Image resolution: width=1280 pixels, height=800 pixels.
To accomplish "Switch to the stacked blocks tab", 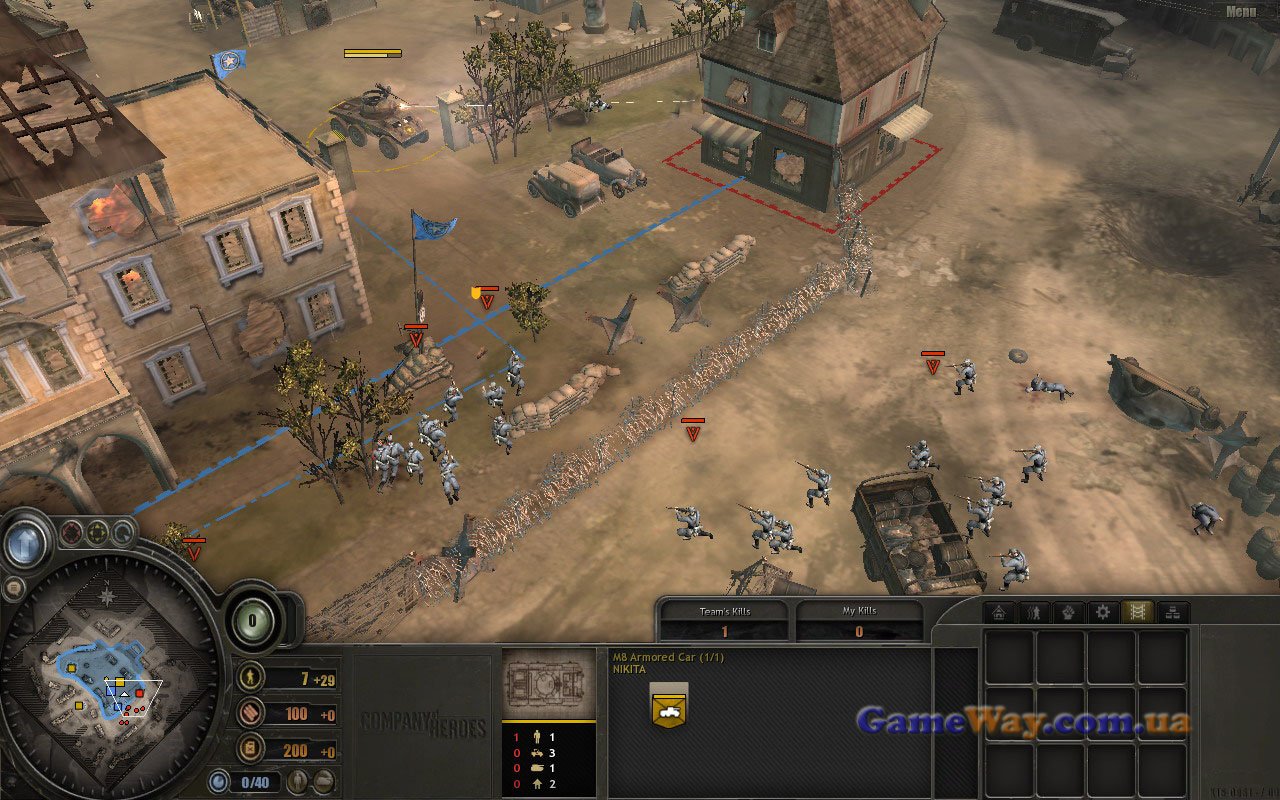I will pyautogui.click(x=1173, y=612).
